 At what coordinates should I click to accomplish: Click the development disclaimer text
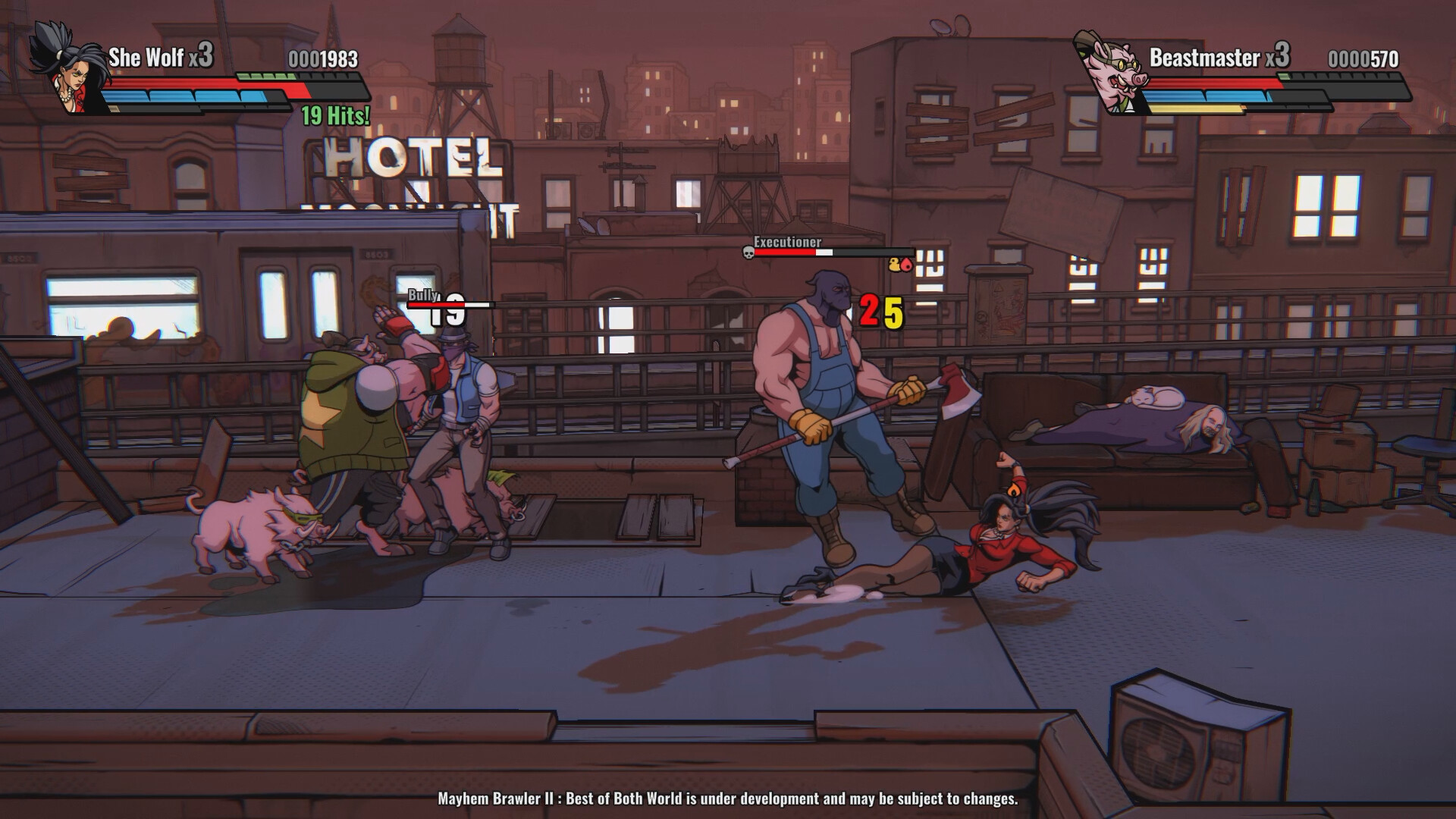(728, 799)
